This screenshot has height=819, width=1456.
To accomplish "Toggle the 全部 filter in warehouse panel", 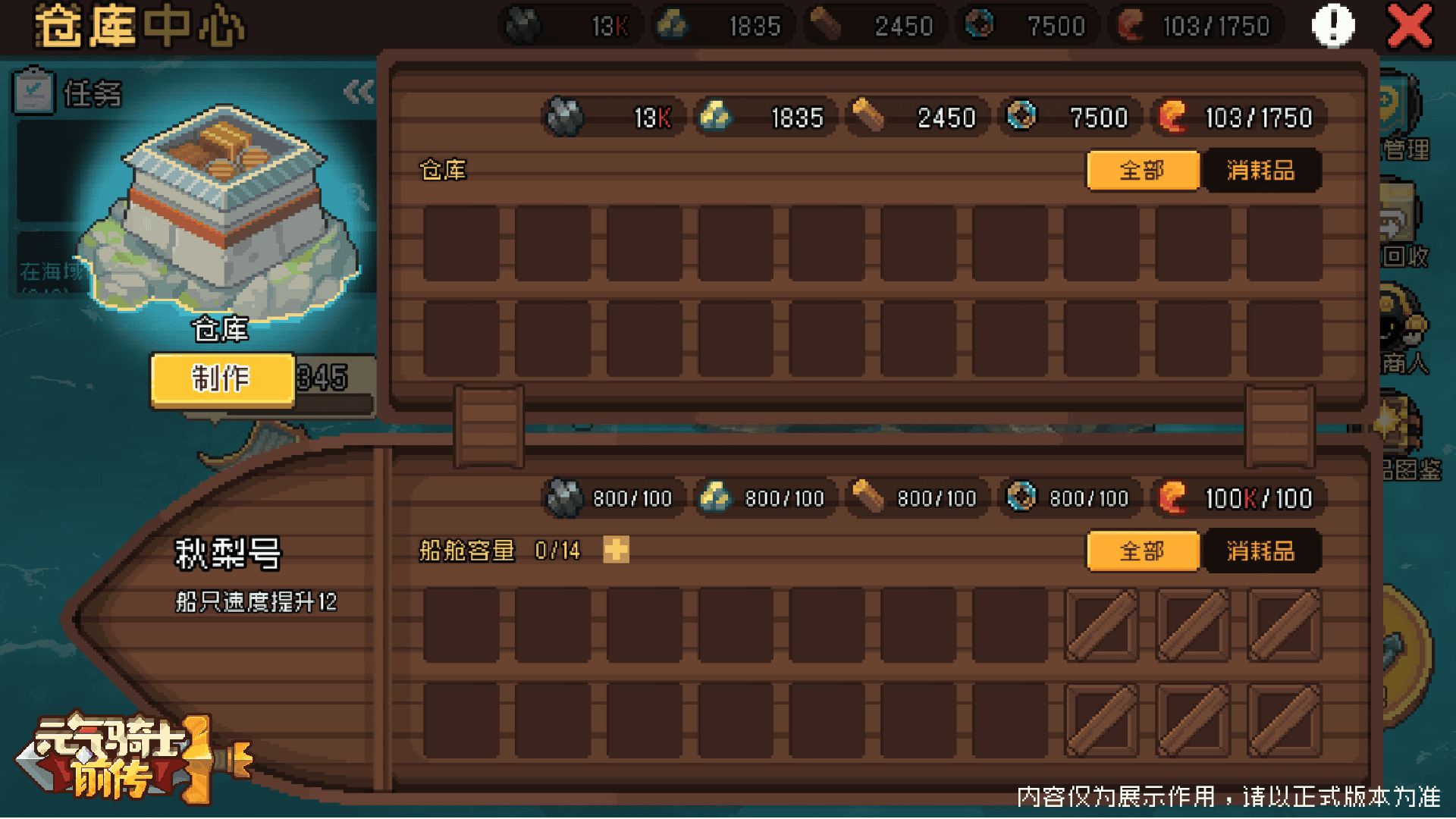I will click(x=1143, y=170).
